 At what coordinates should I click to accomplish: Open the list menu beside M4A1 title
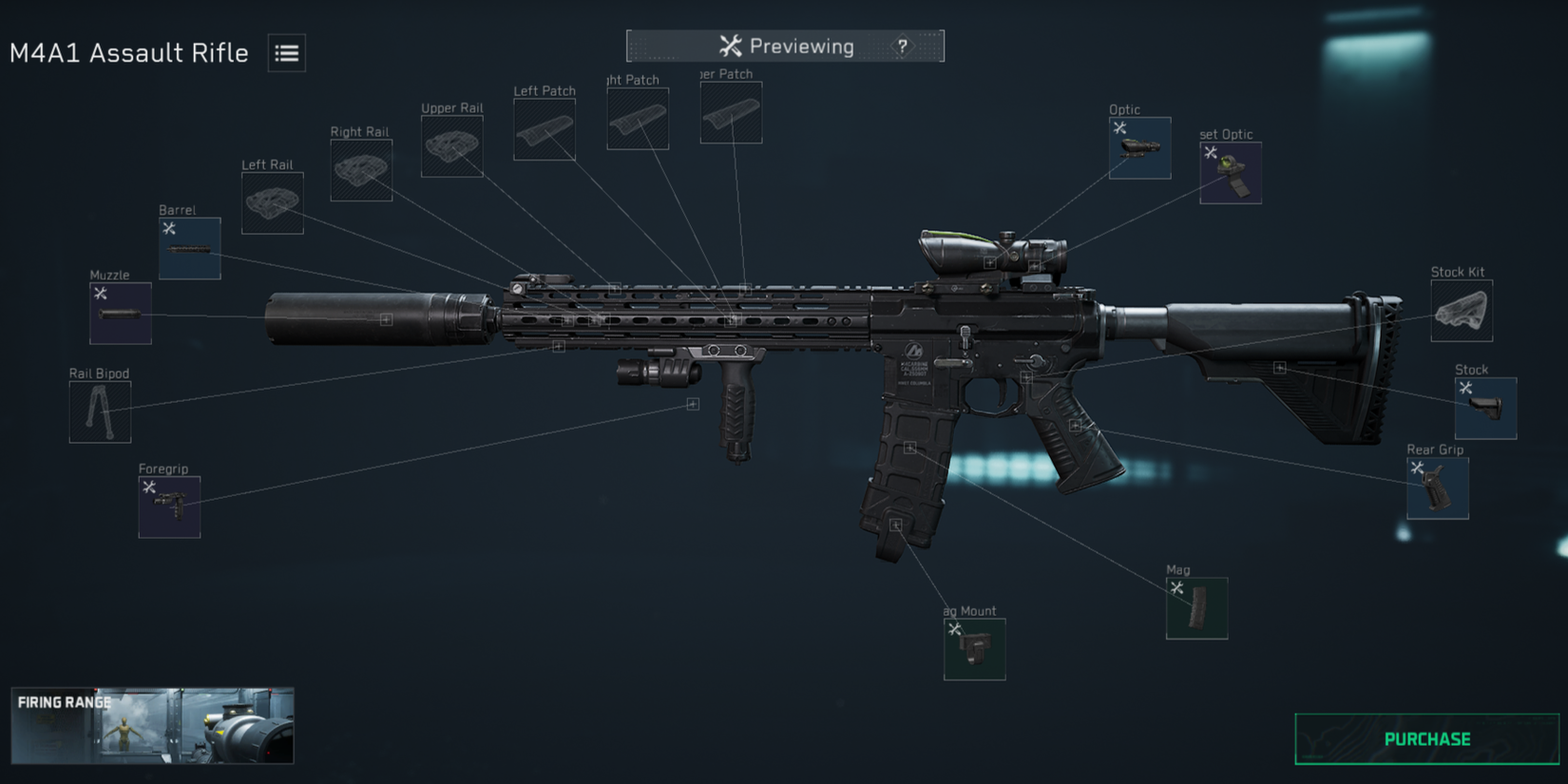click(285, 53)
